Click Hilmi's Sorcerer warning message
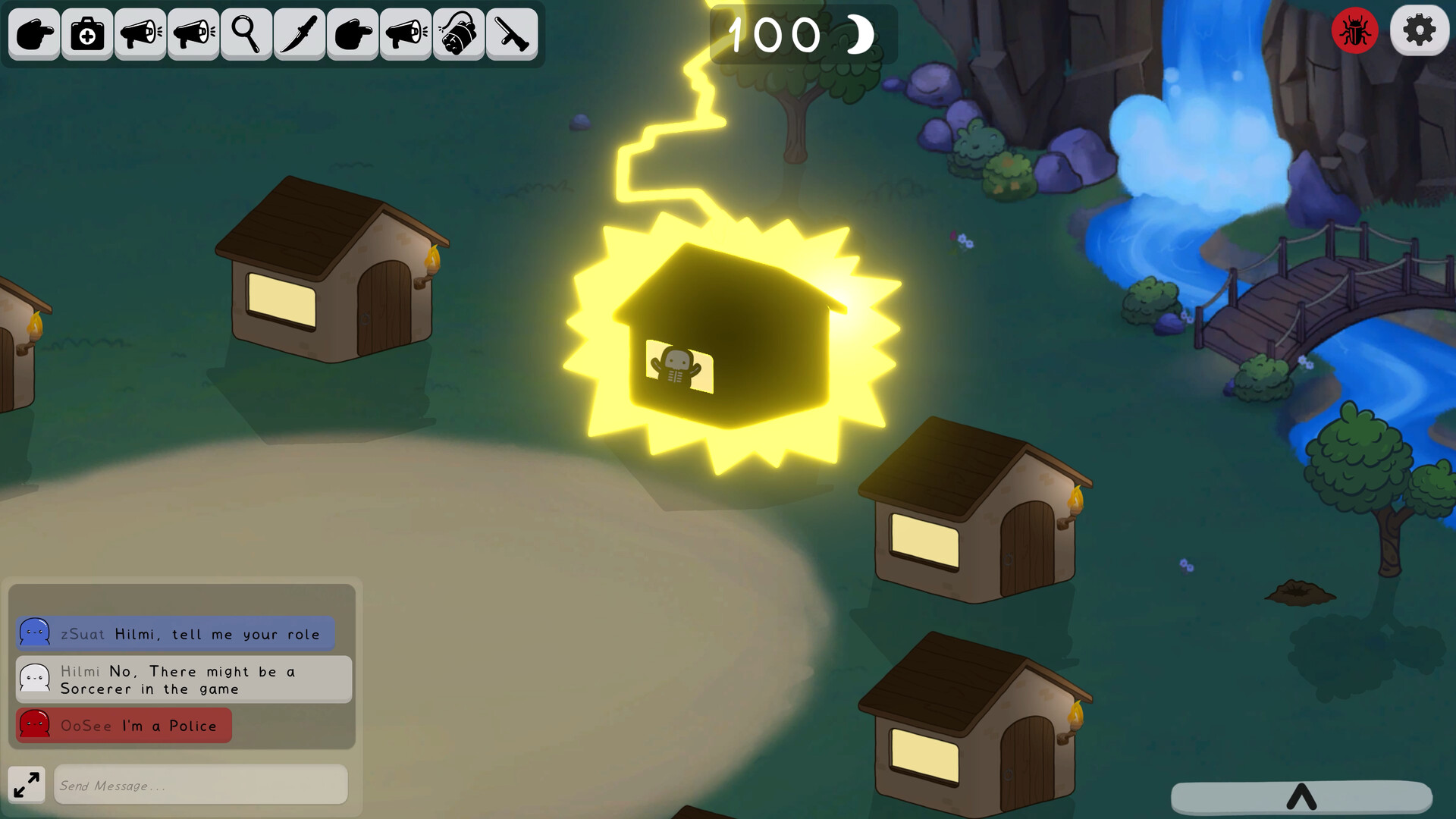Viewport: 1456px width, 819px height. [x=178, y=679]
